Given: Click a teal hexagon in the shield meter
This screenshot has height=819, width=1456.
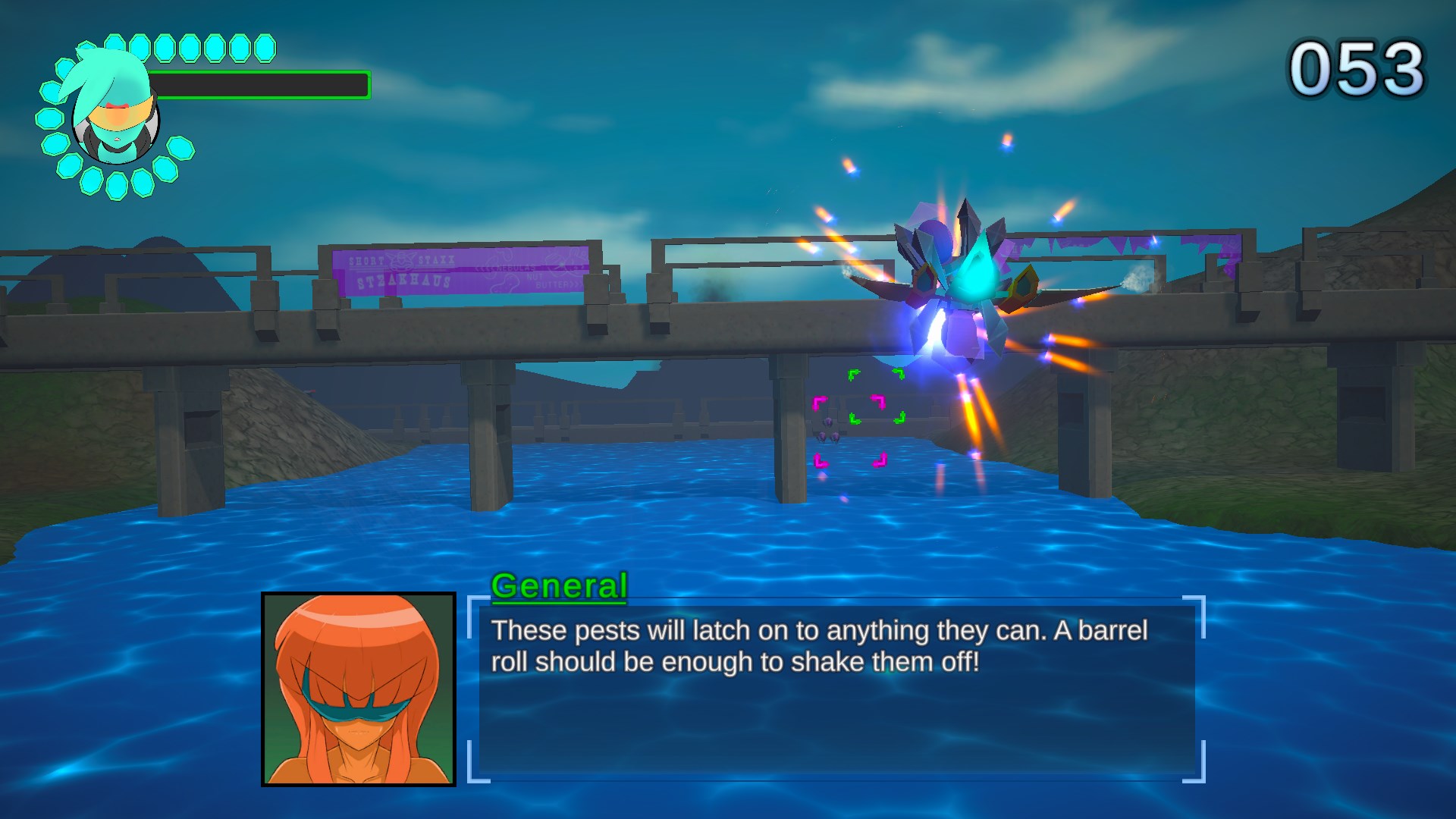Looking at the screenshot, I should [140, 47].
